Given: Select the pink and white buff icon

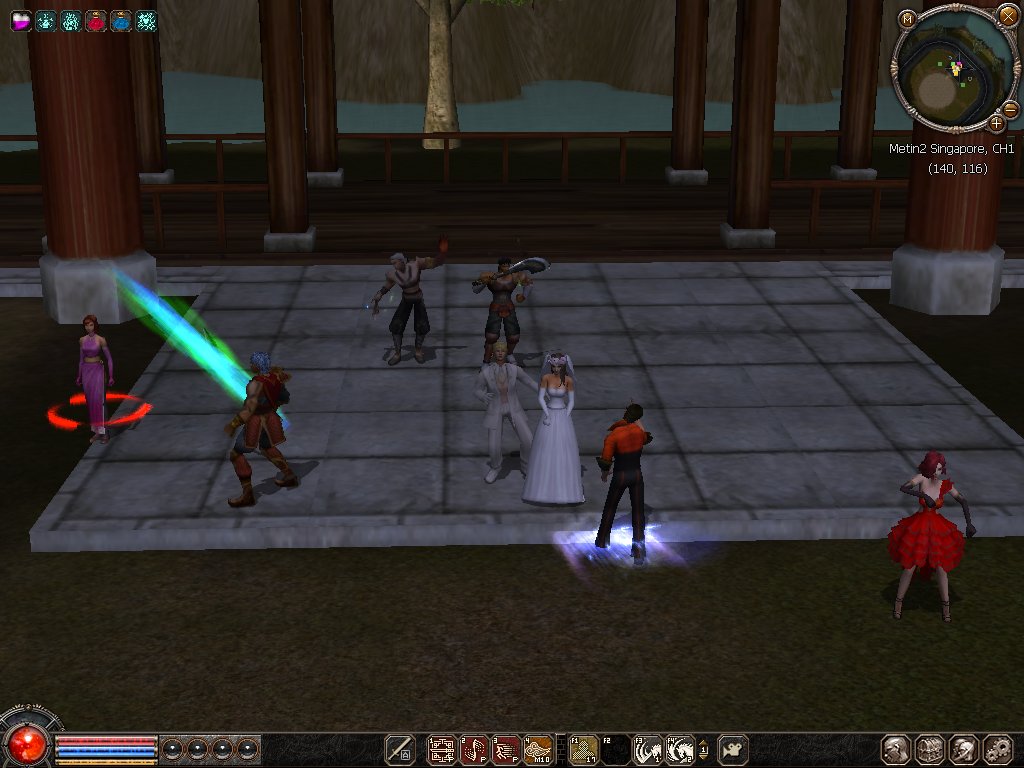Looking at the screenshot, I should (x=21, y=21).
